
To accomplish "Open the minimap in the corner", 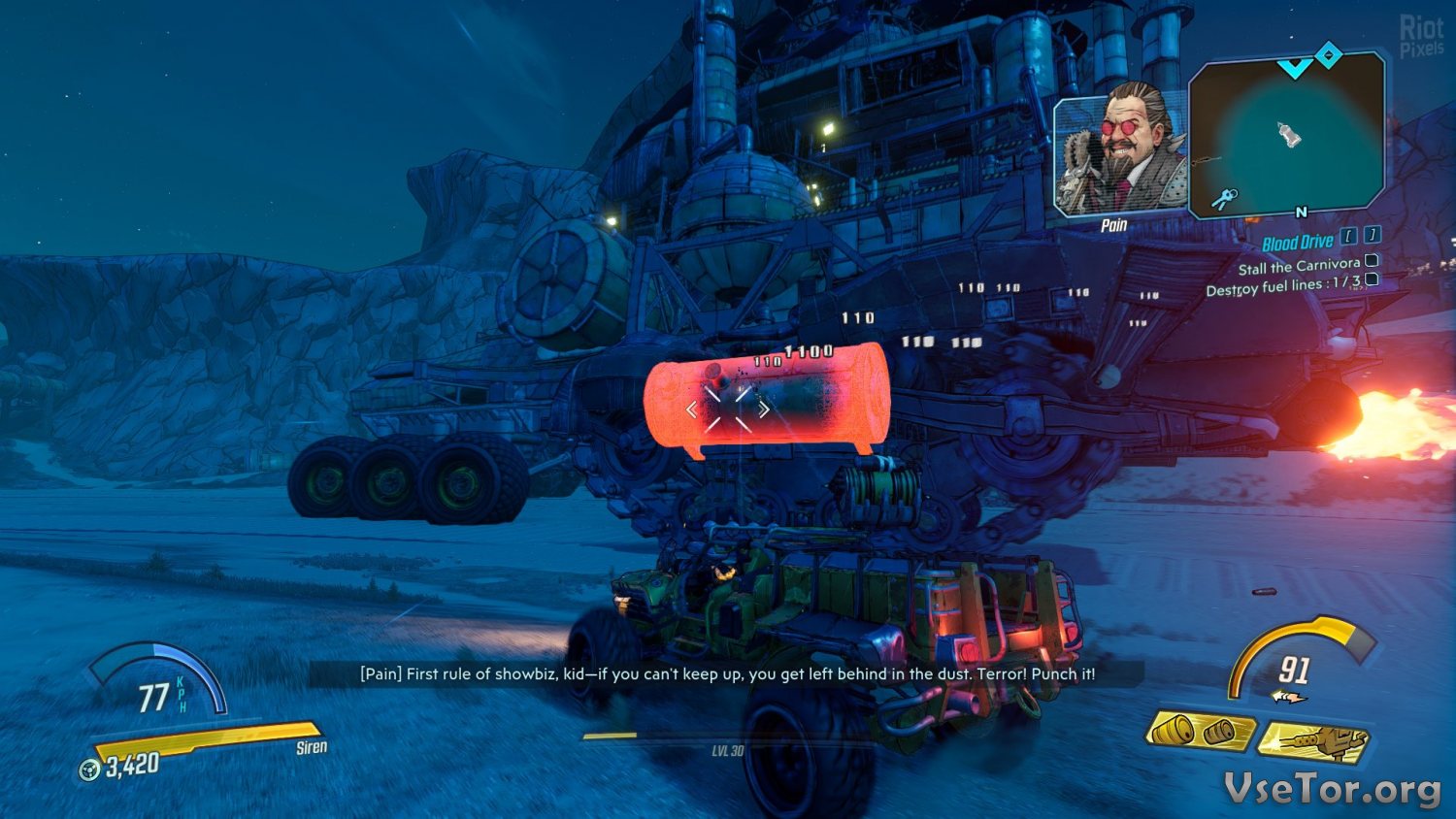I will click(x=1287, y=134).
